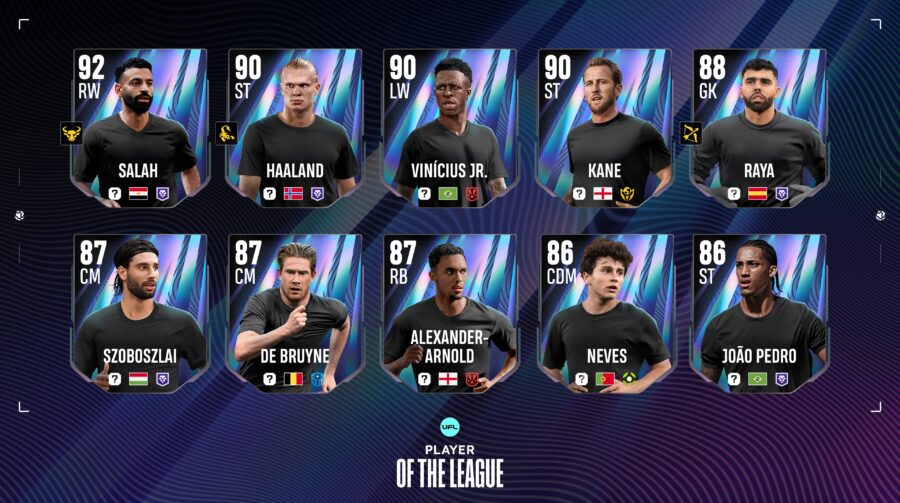
Task: Click the De Bruyne 87 CM card
Action: coord(294,313)
